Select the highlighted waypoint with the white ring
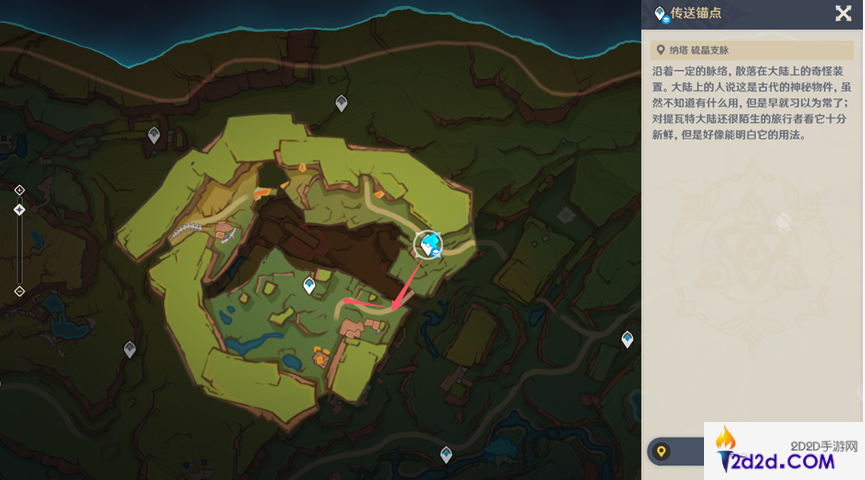 [x=430, y=244]
